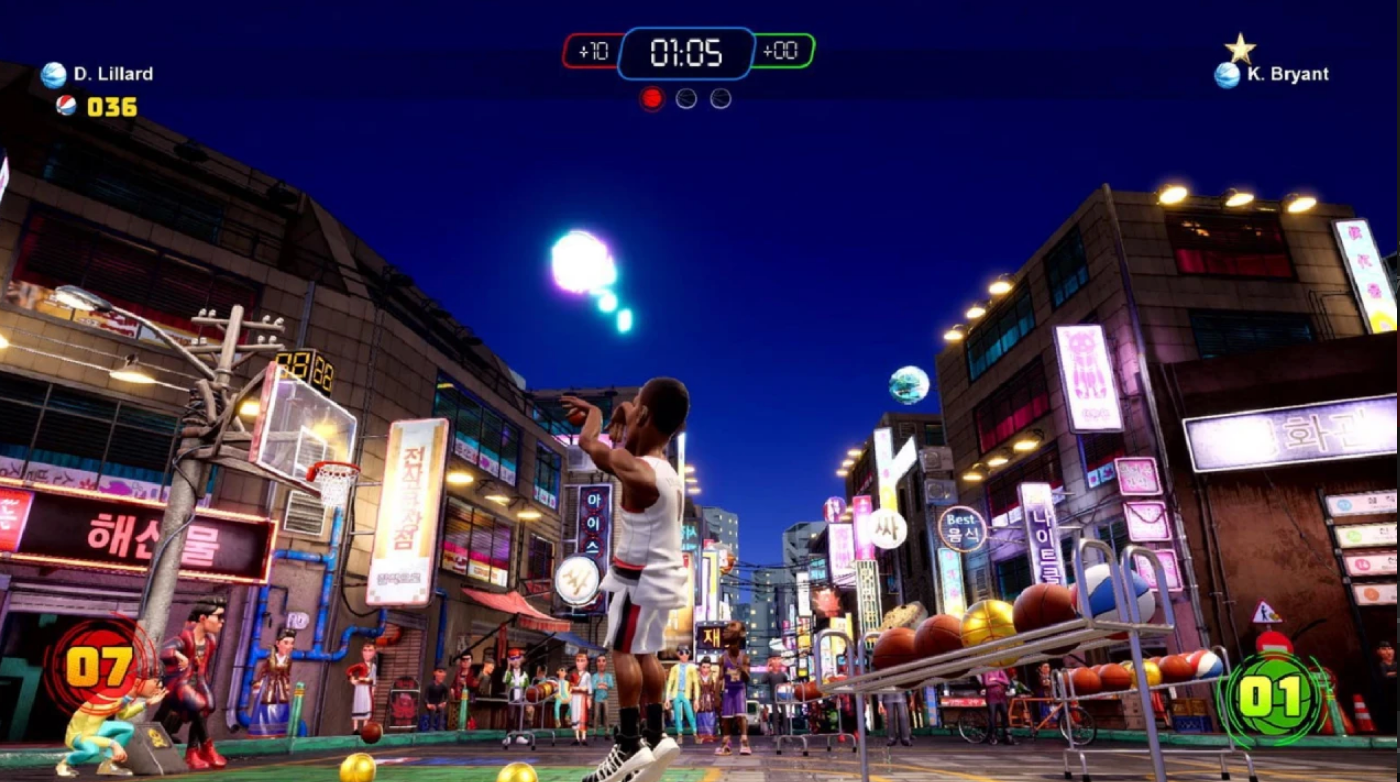The width and height of the screenshot is (1400, 782).
Task: Select the K. Bryant name label
Action: tap(1290, 74)
